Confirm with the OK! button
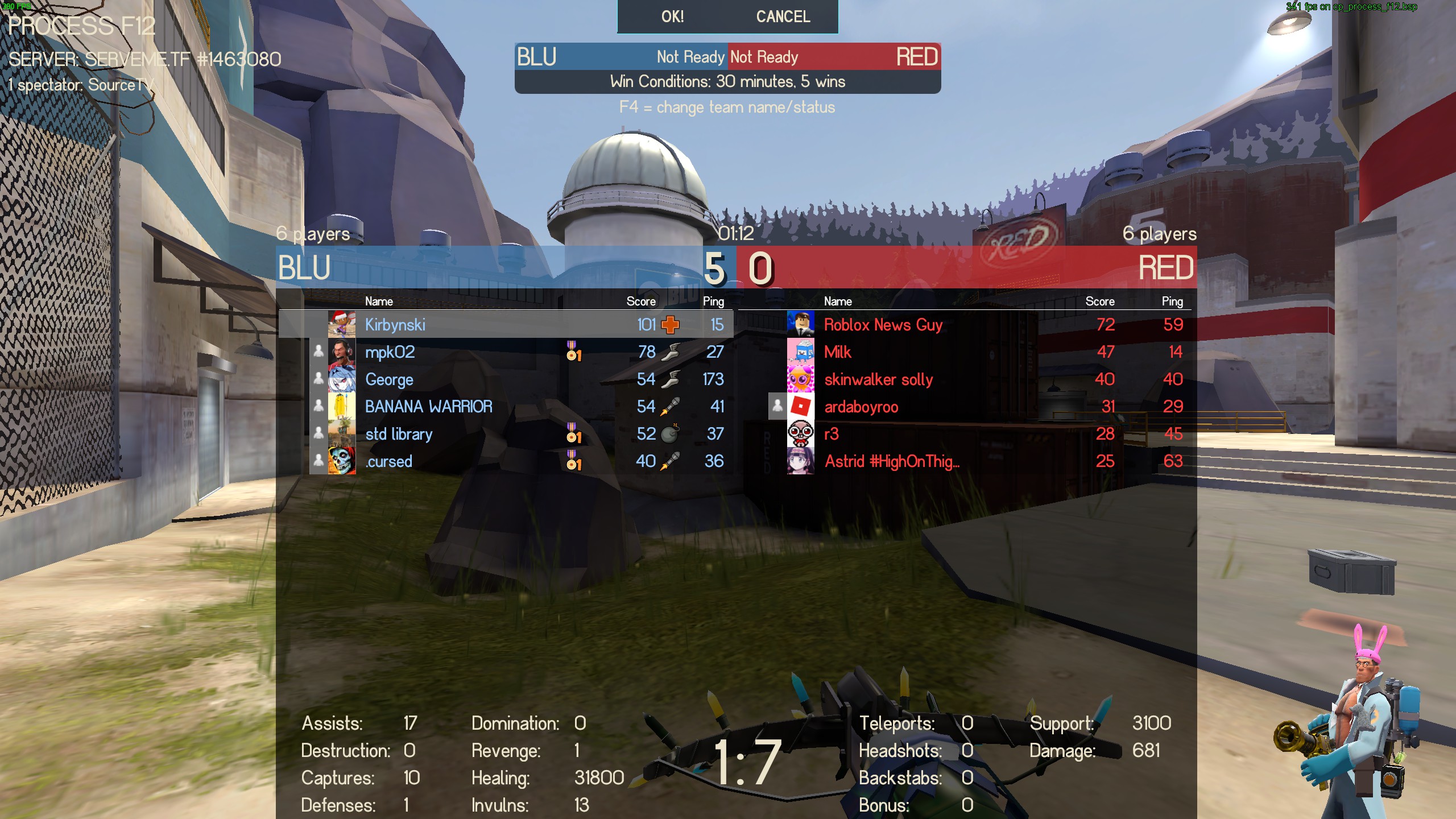This screenshot has height=819, width=1456. tap(672, 16)
